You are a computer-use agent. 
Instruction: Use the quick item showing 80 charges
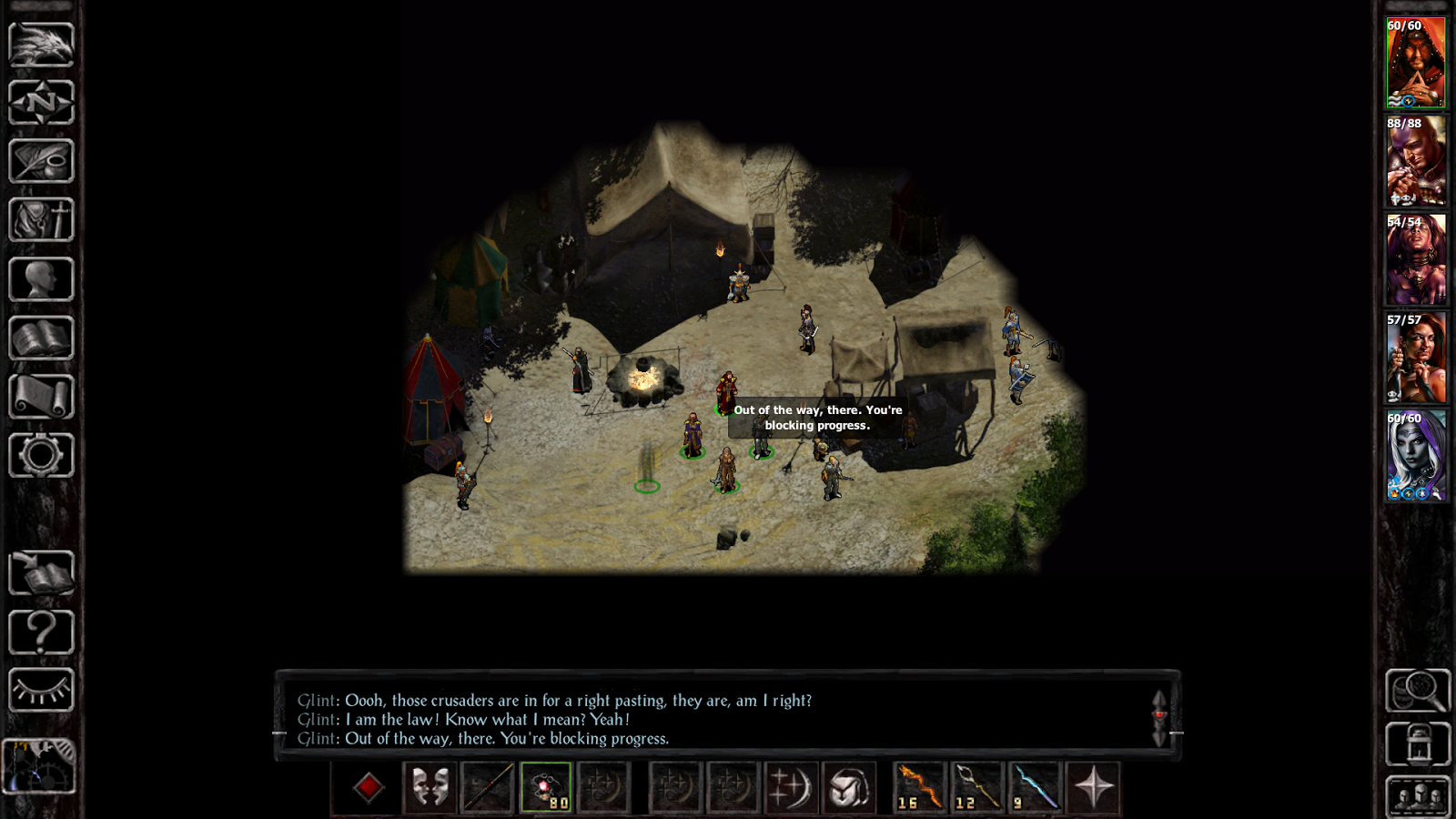point(547,787)
